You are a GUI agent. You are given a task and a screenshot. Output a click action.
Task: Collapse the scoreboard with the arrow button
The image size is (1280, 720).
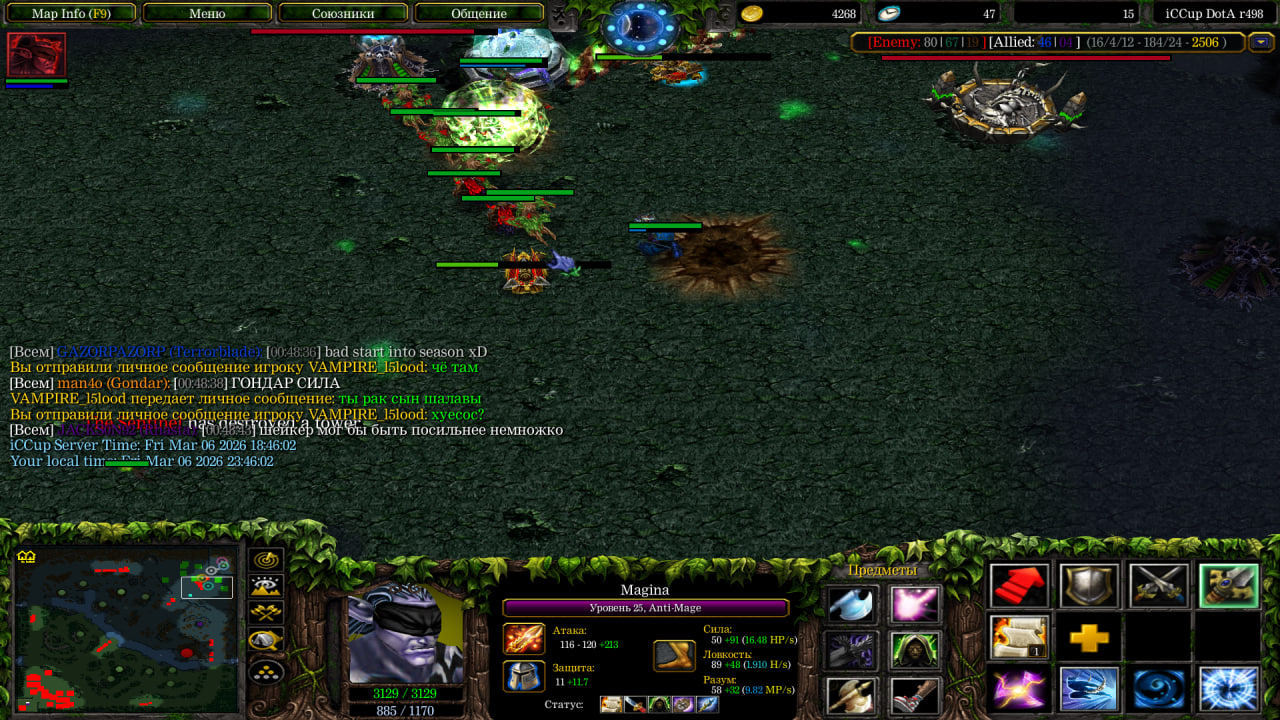click(1261, 42)
